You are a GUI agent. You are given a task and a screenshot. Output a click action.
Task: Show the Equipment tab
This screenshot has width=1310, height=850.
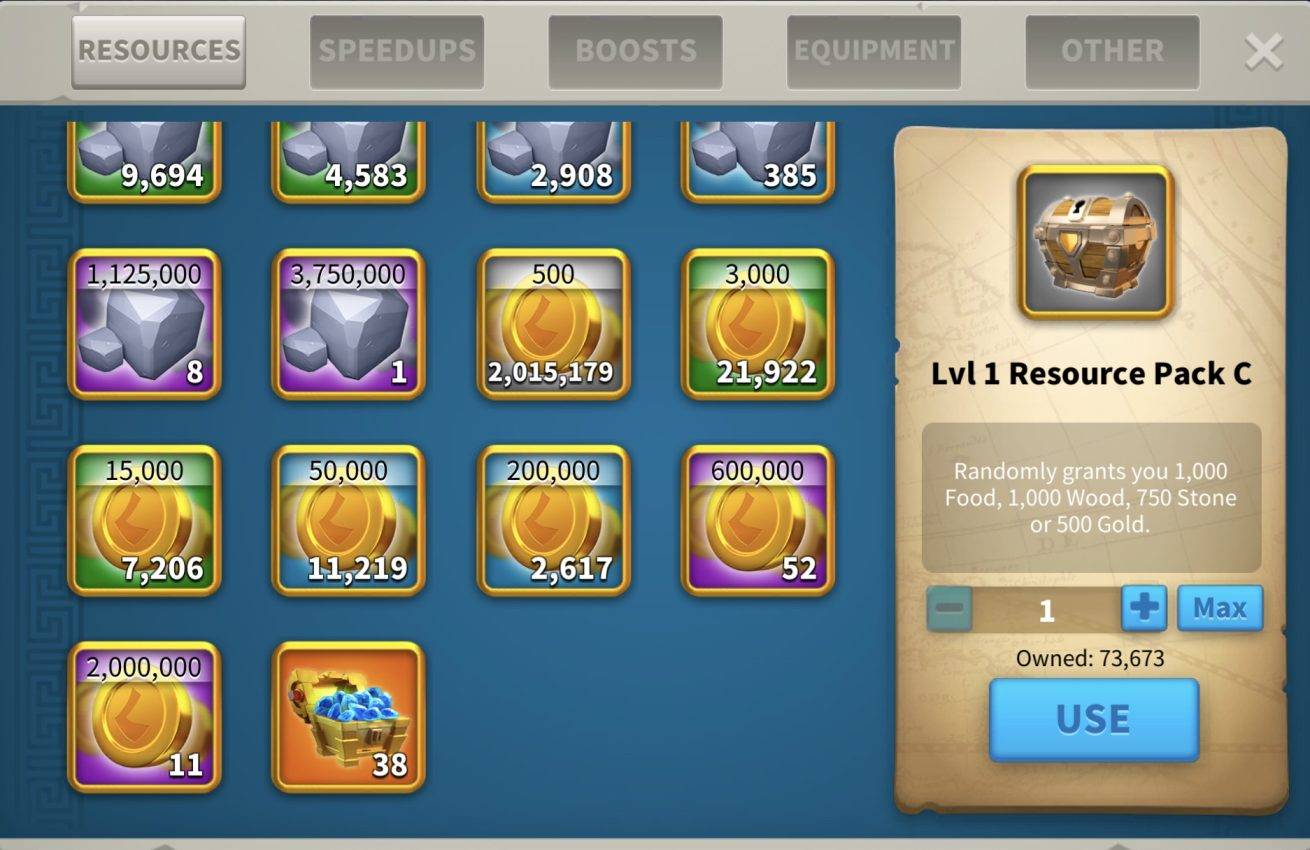pos(874,51)
